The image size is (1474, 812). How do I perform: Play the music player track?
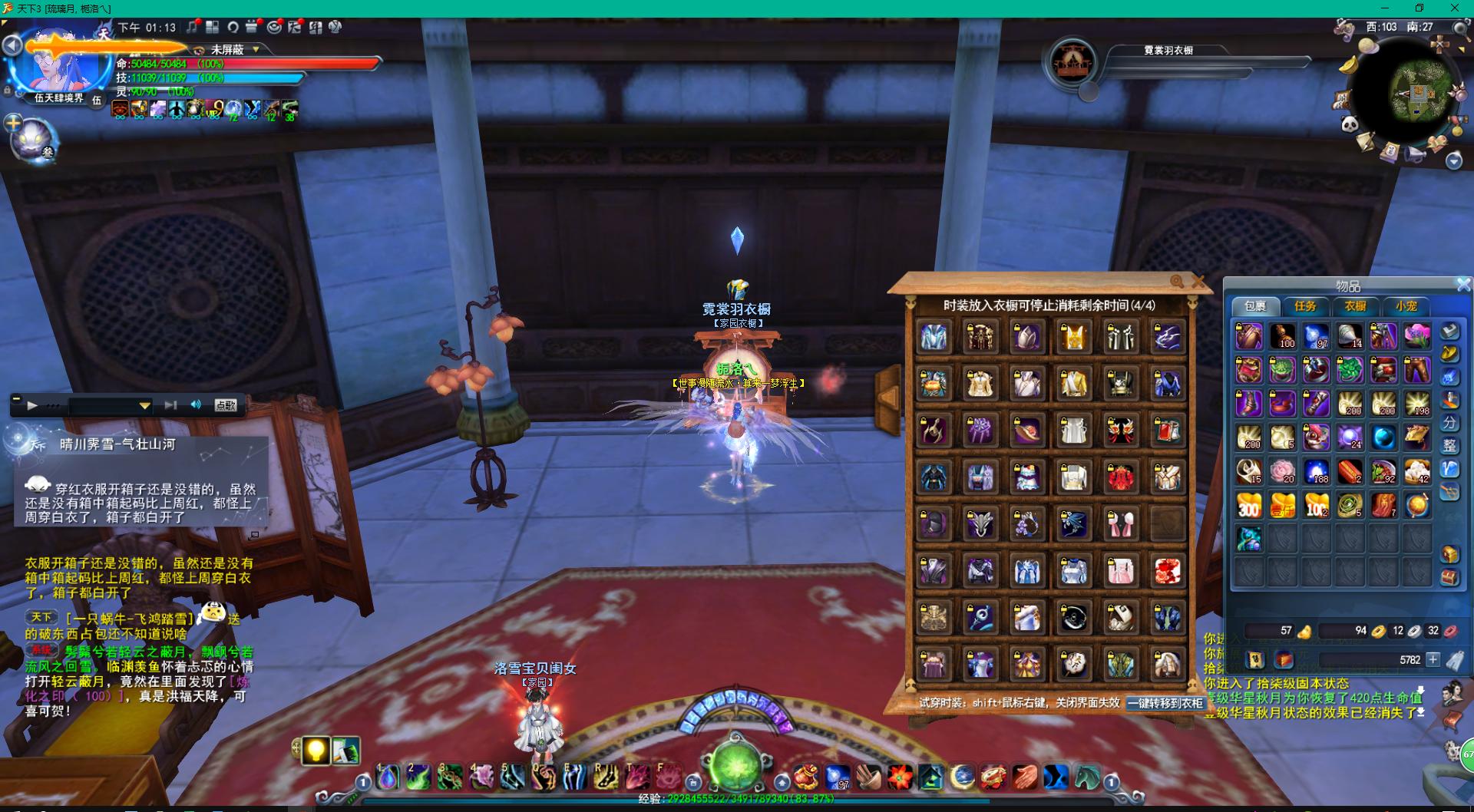click(32, 405)
